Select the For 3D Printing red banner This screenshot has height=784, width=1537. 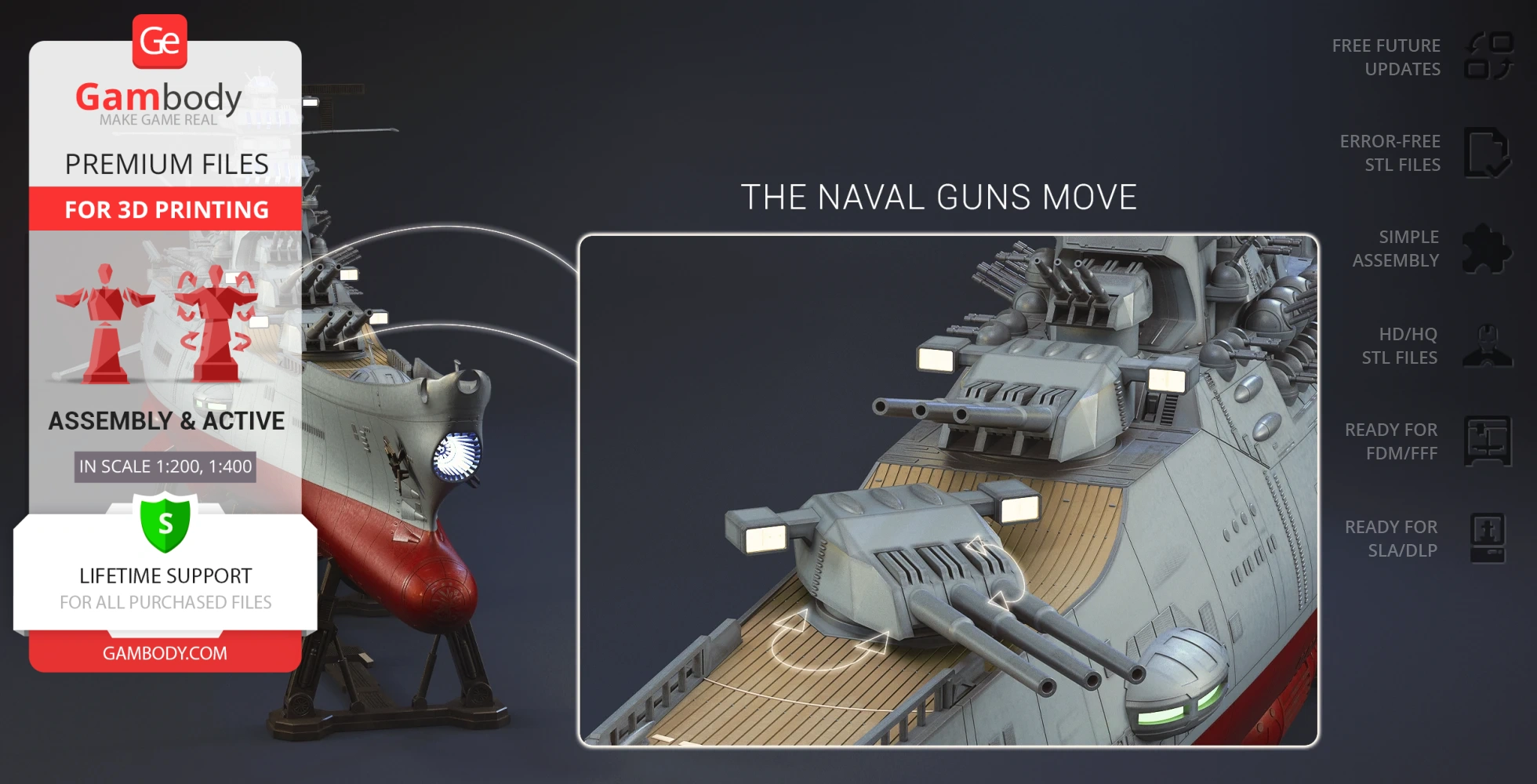click(x=165, y=209)
